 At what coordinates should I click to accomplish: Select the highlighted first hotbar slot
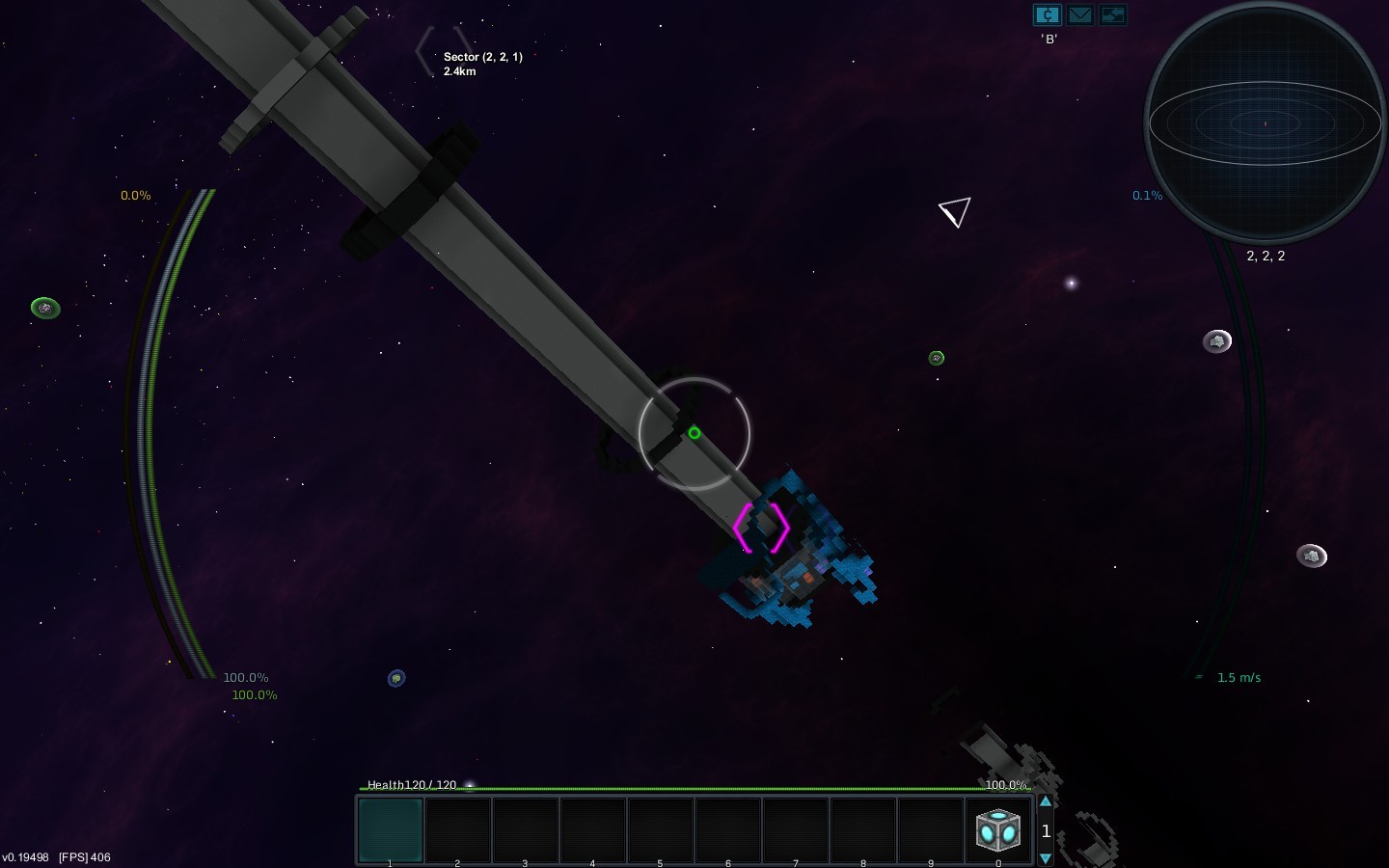(x=391, y=829)
